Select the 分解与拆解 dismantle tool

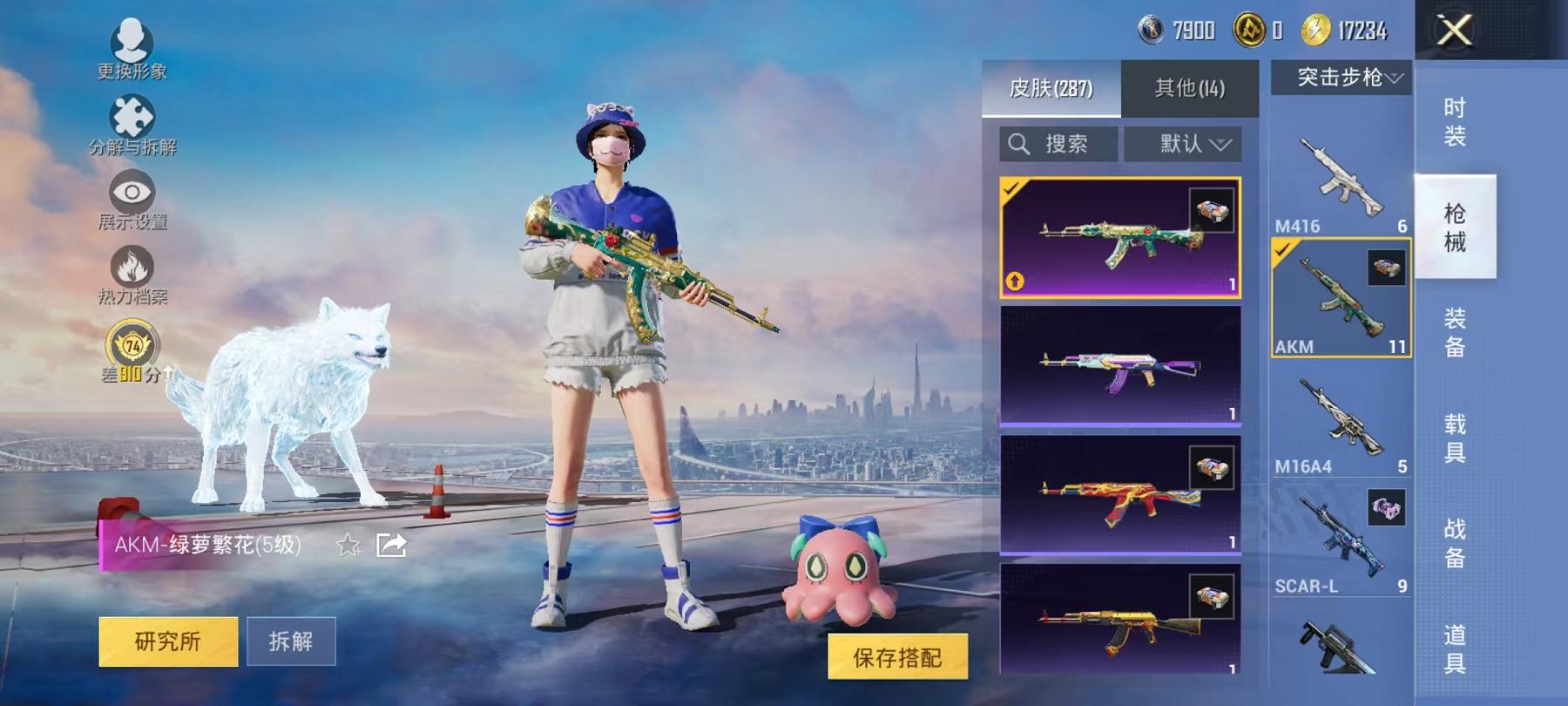[131, 118]
